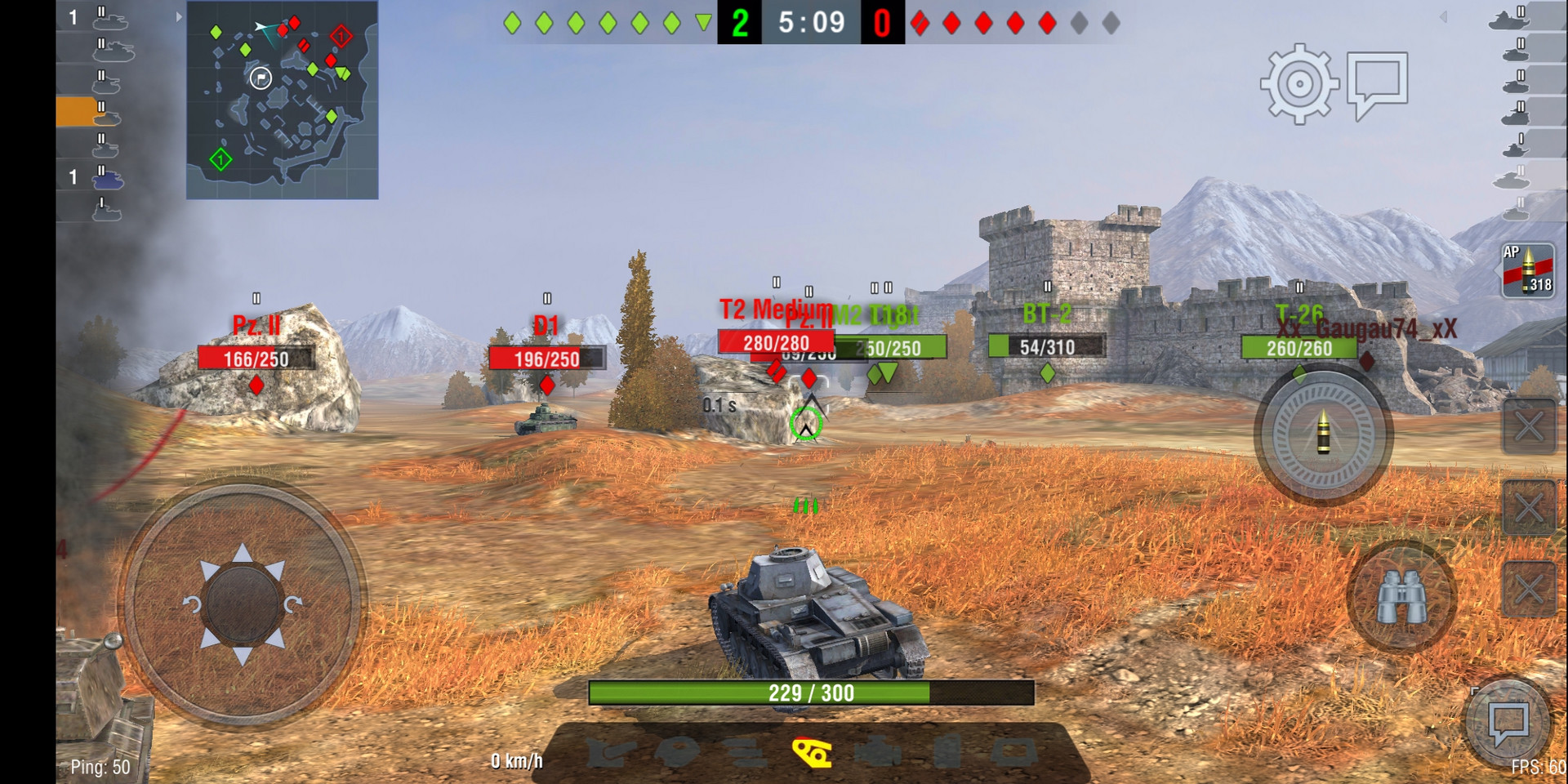Expand the allied team panel arrow
The height and width of the screenshot is (784, 1568).
pos(179,16)
